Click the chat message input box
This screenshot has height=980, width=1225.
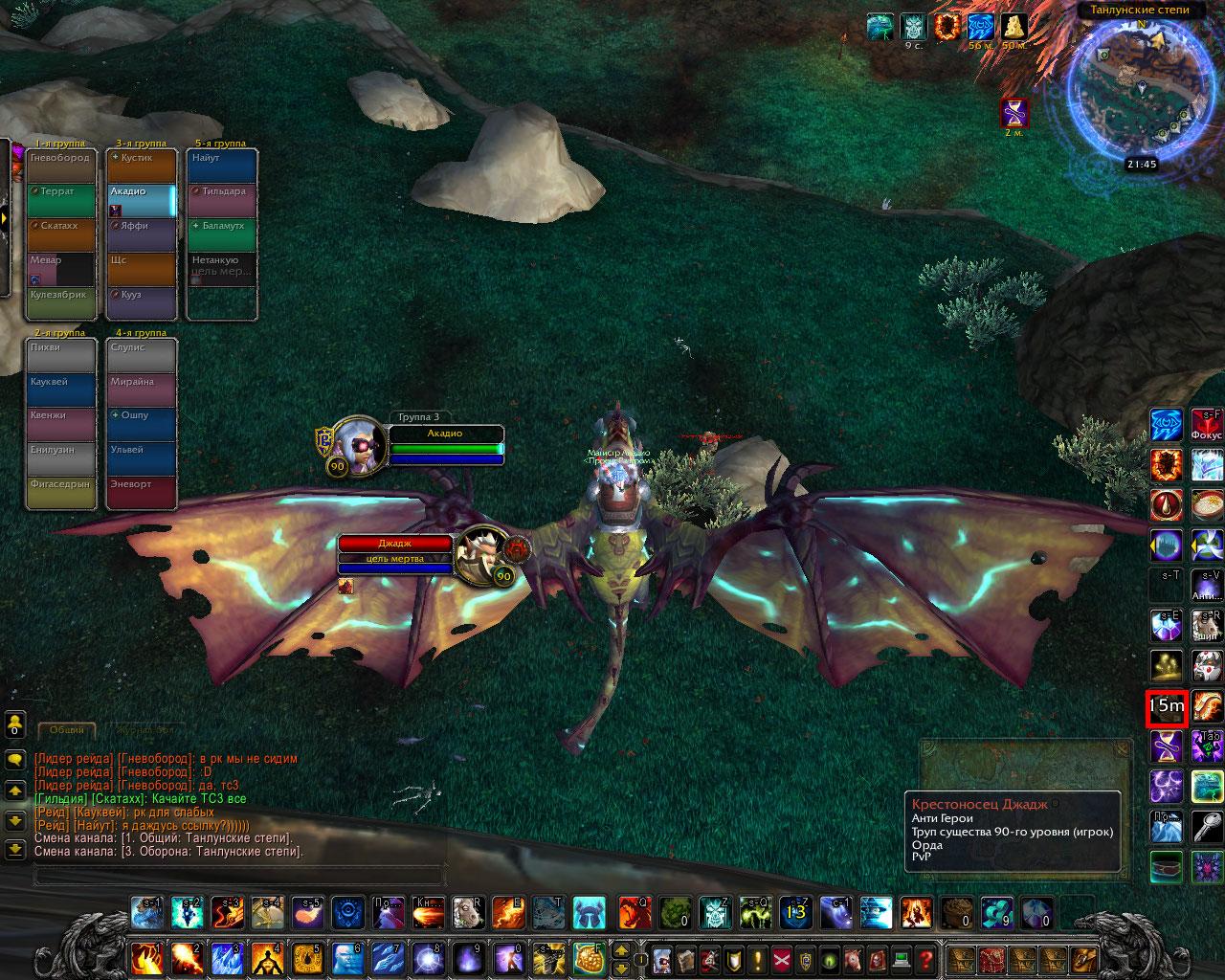click(239, 874)
